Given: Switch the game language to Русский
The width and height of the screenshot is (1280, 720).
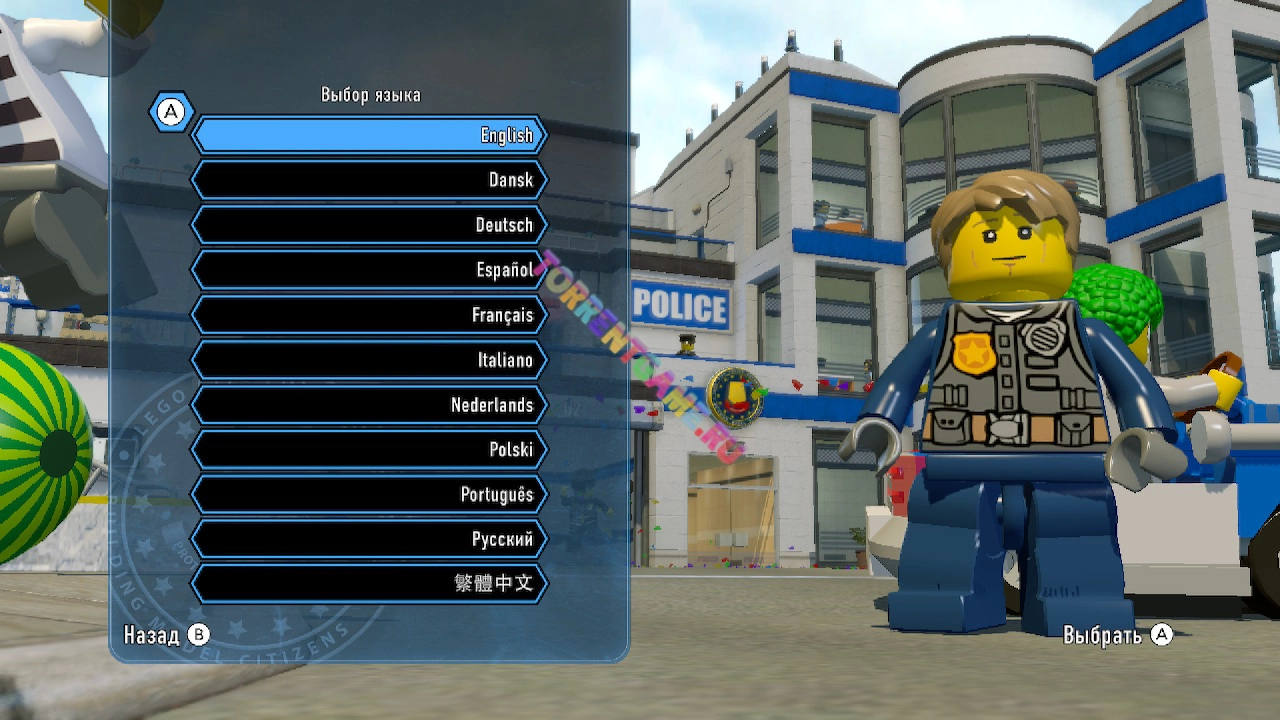Looking at the screenshot, I should point(369,539).
